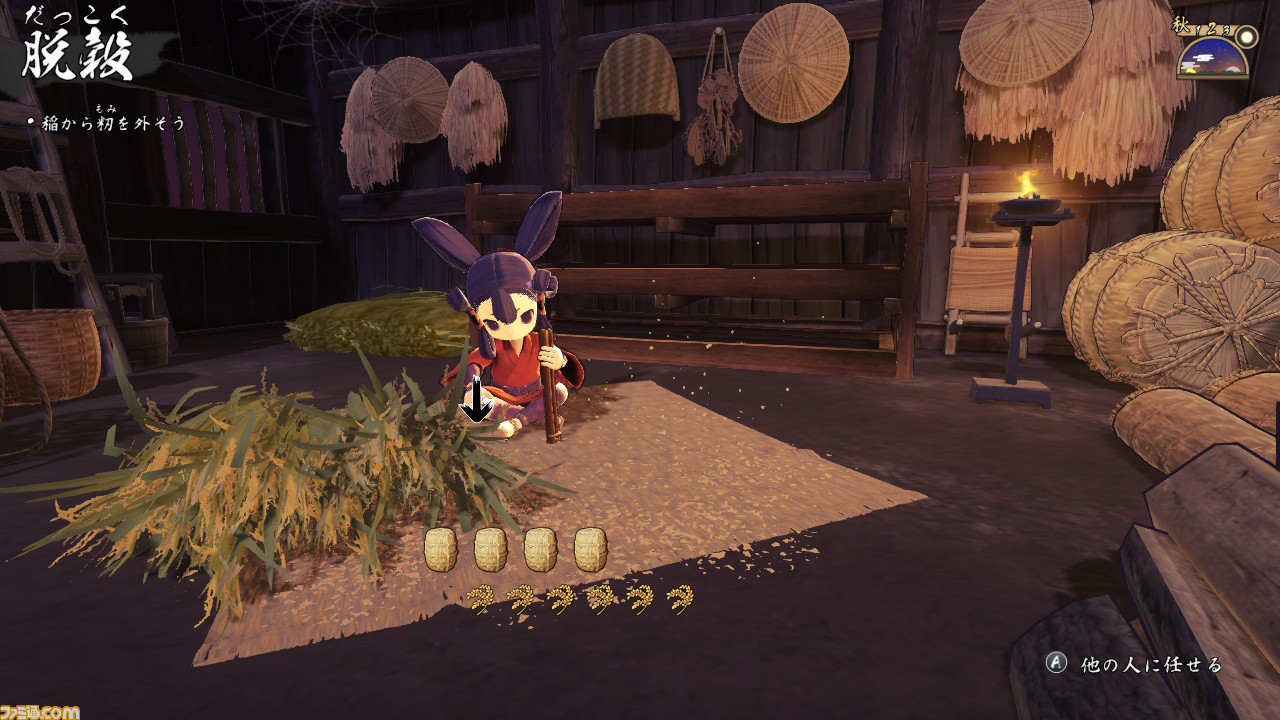Click the full moon phase icon
The height and width of the screenshot is (720, 1280).
1246,36
